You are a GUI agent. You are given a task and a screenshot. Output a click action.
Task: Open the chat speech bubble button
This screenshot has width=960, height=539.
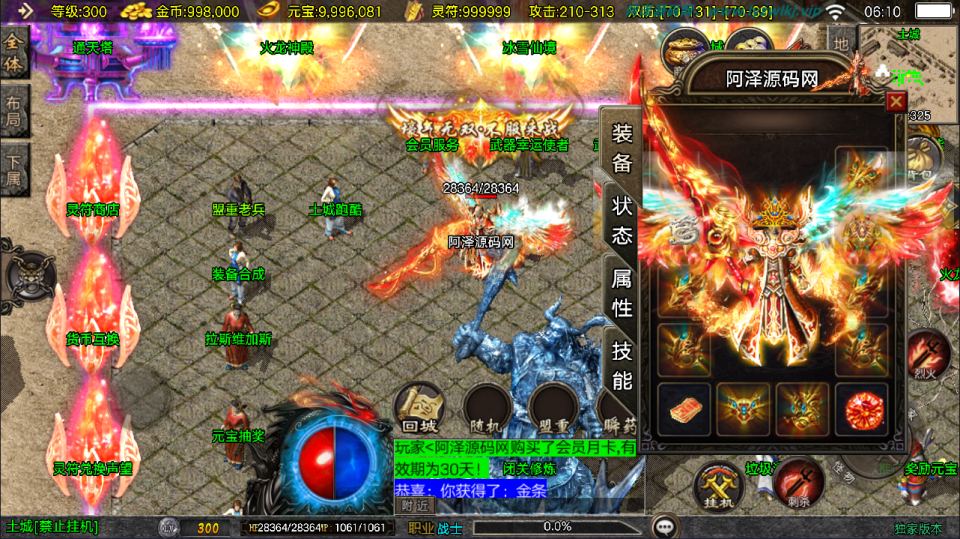[x=662, y=527]
